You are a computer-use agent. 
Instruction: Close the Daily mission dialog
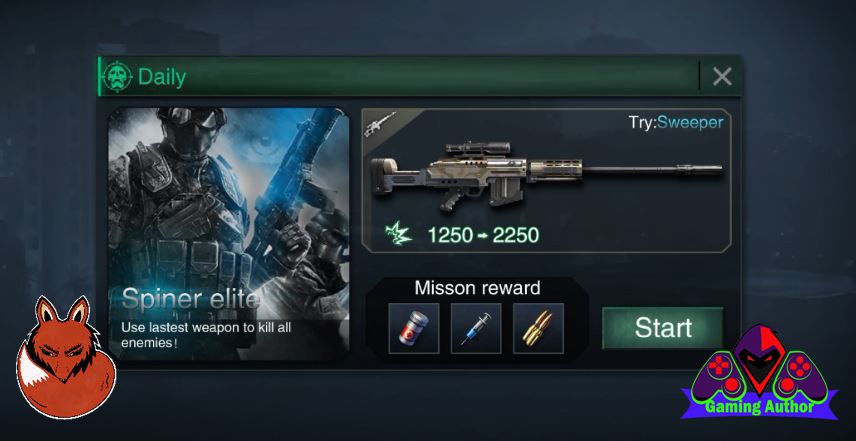pos(722,76)
